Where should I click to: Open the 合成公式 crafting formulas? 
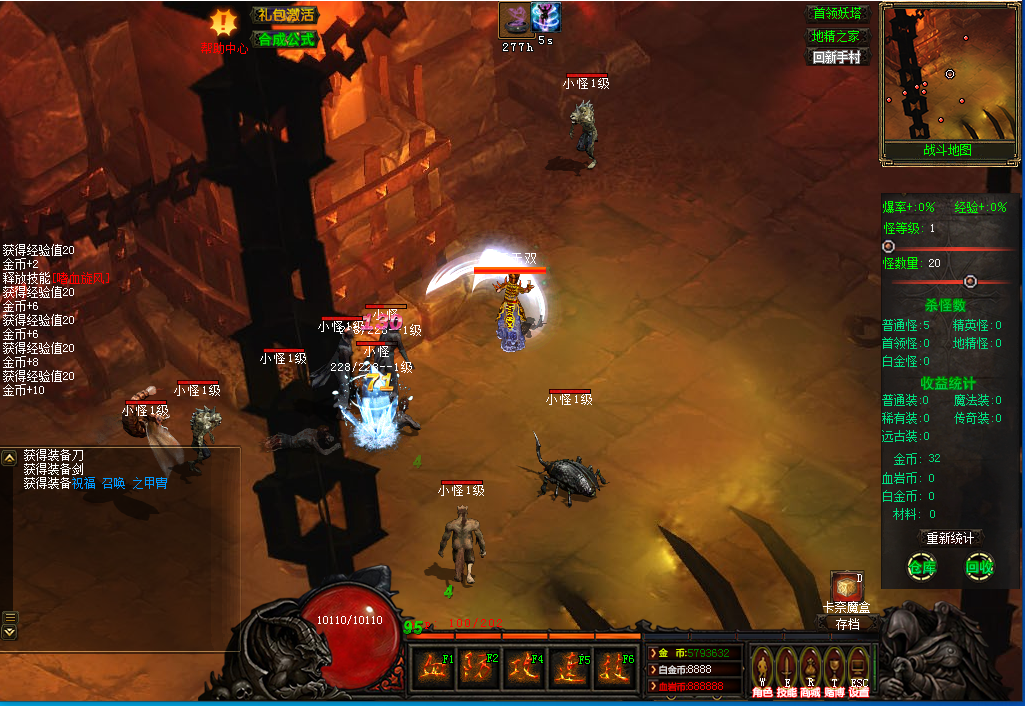point(286,40)
